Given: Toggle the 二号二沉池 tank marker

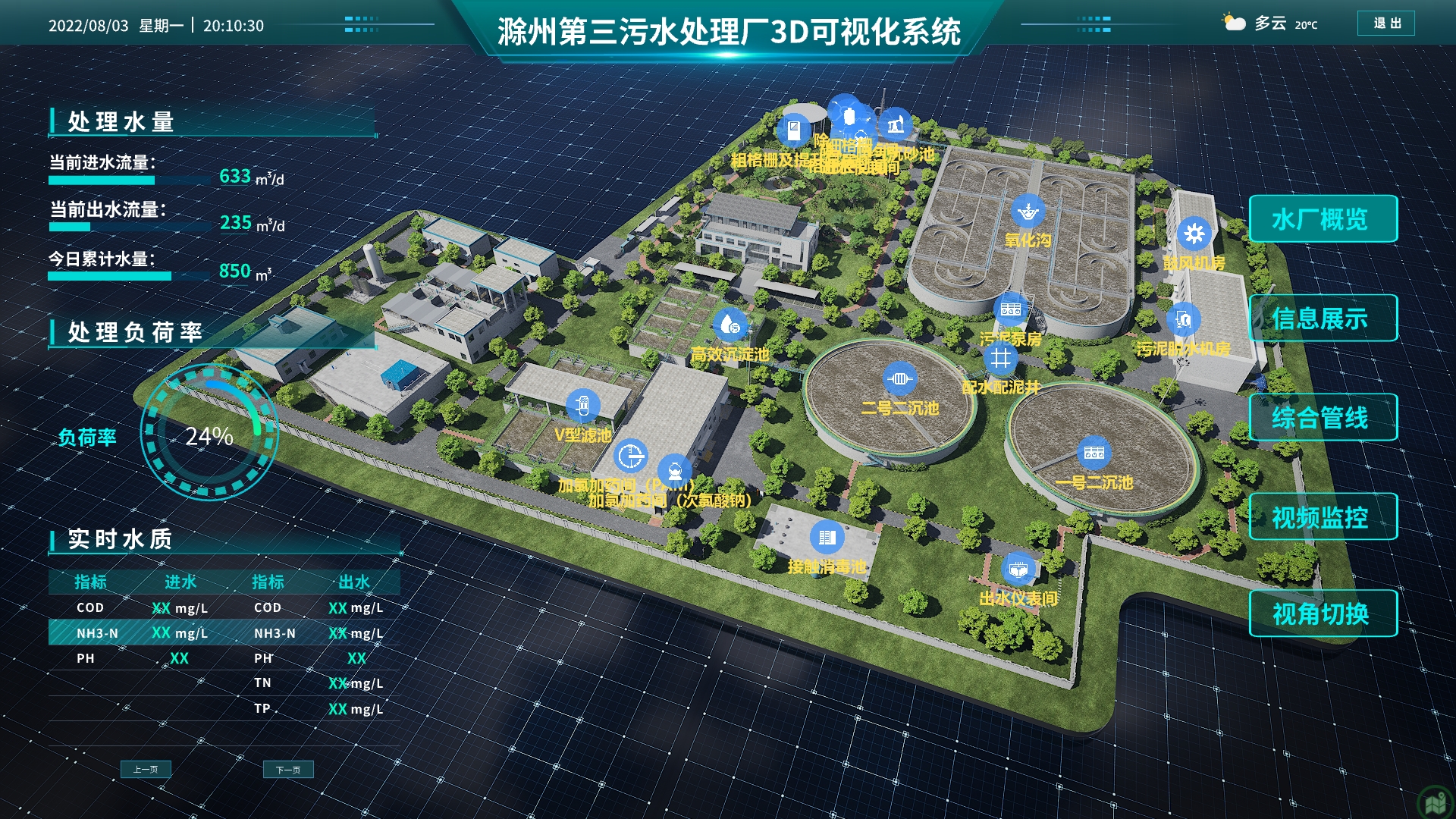Looking at the screenshot, I should 899,378.
